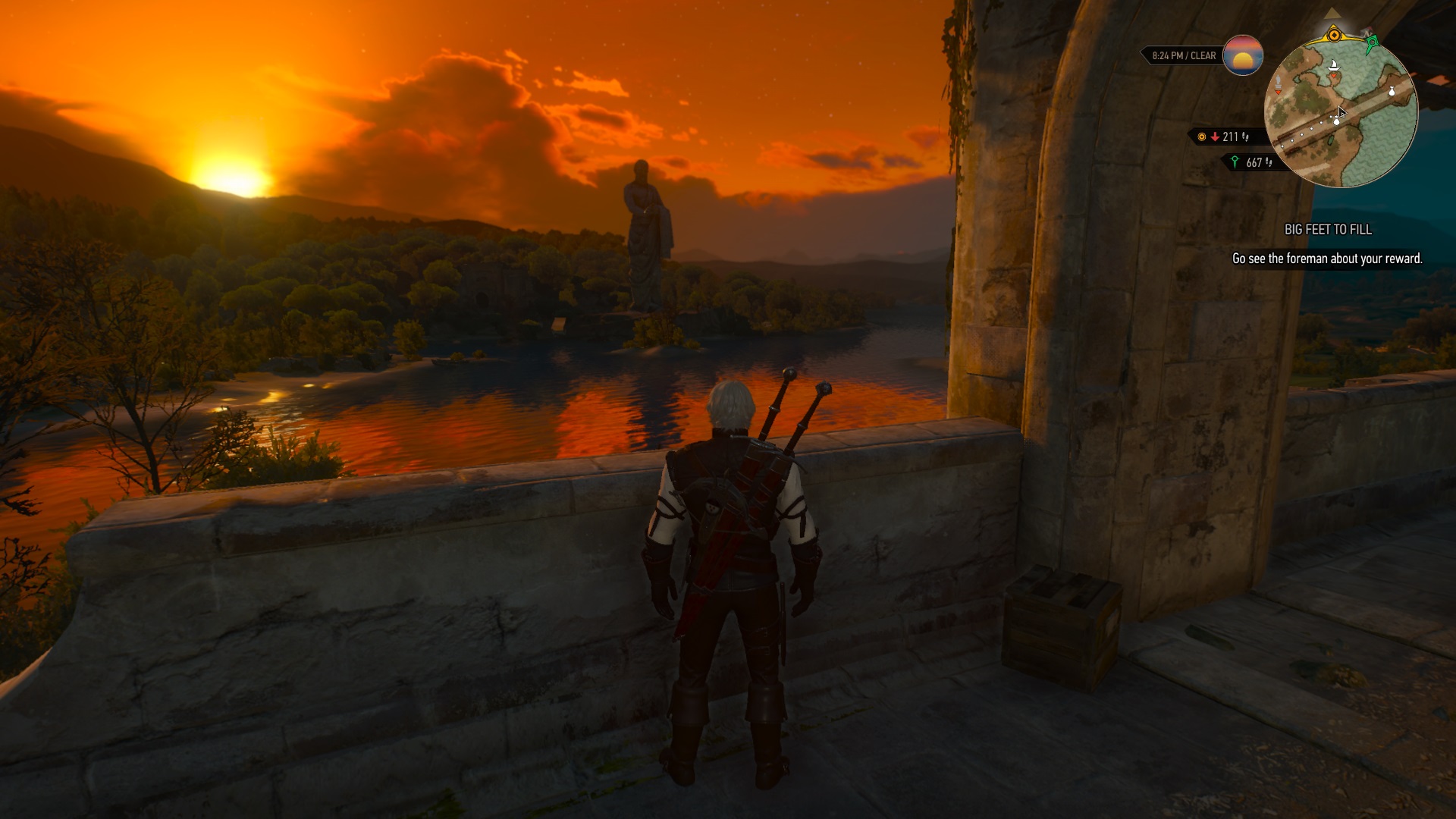This screenshot has width=1456, height=819.
Task: Click the green pin icon beside 667
Action: (x=1236, y=162)
